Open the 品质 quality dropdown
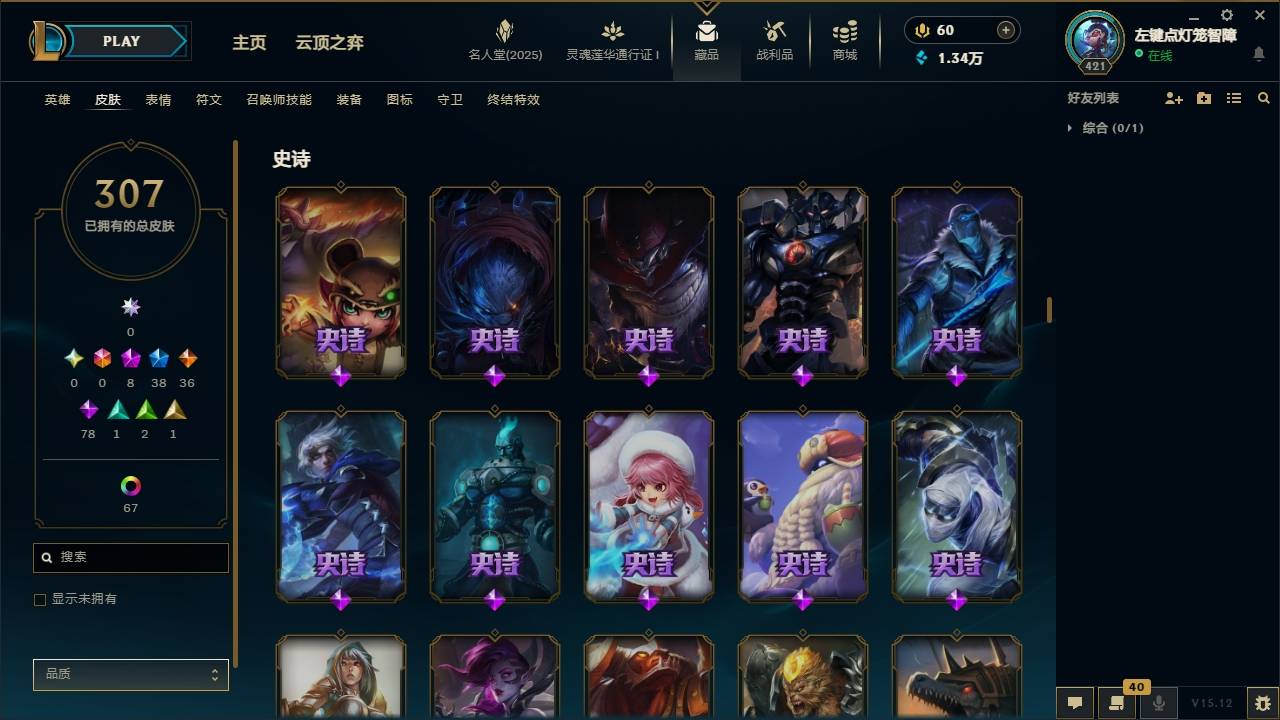 pos(130,675)
